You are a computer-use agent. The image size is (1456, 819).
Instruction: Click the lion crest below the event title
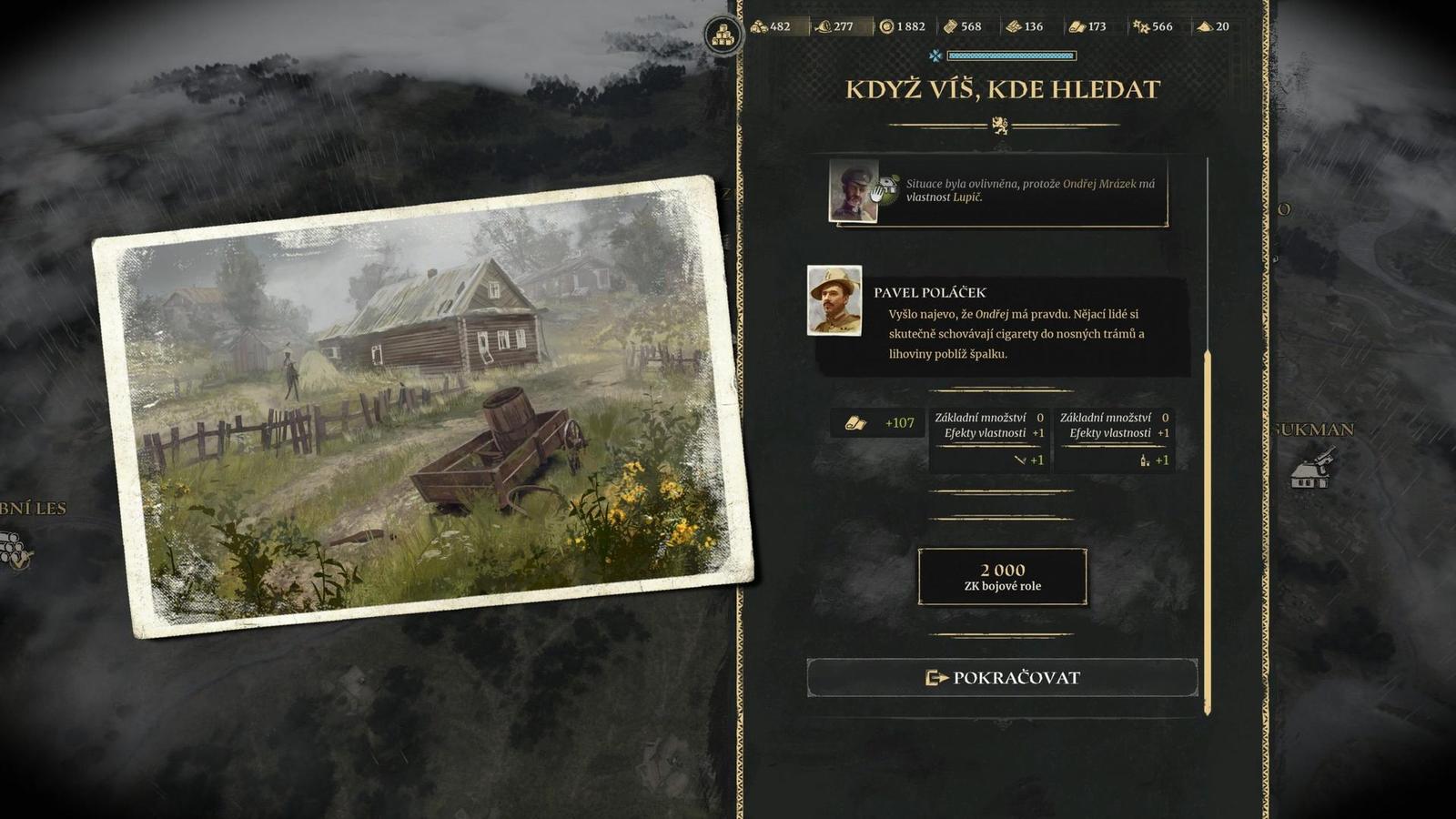click(x=1002, y=124)
